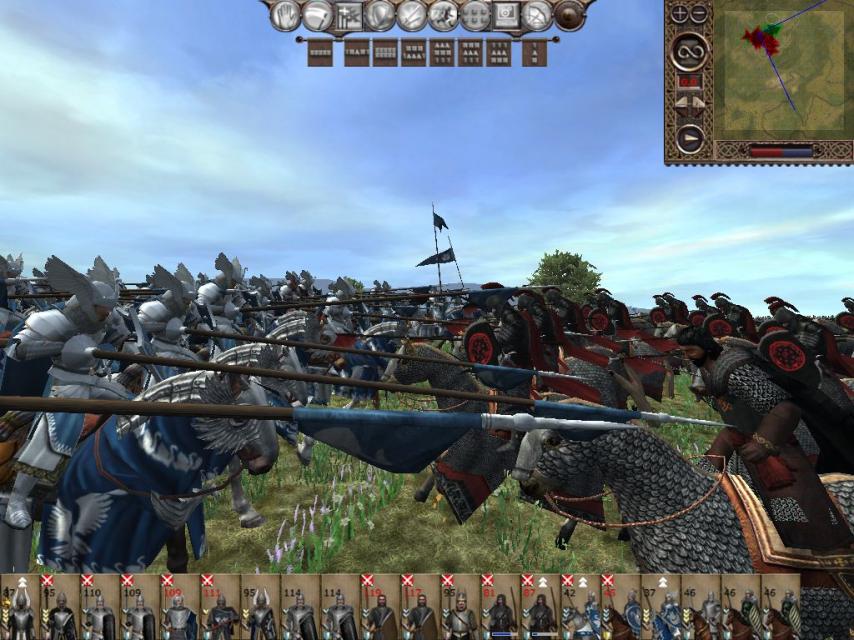
Task: Toggle the group units button
Action: [349, 14]
